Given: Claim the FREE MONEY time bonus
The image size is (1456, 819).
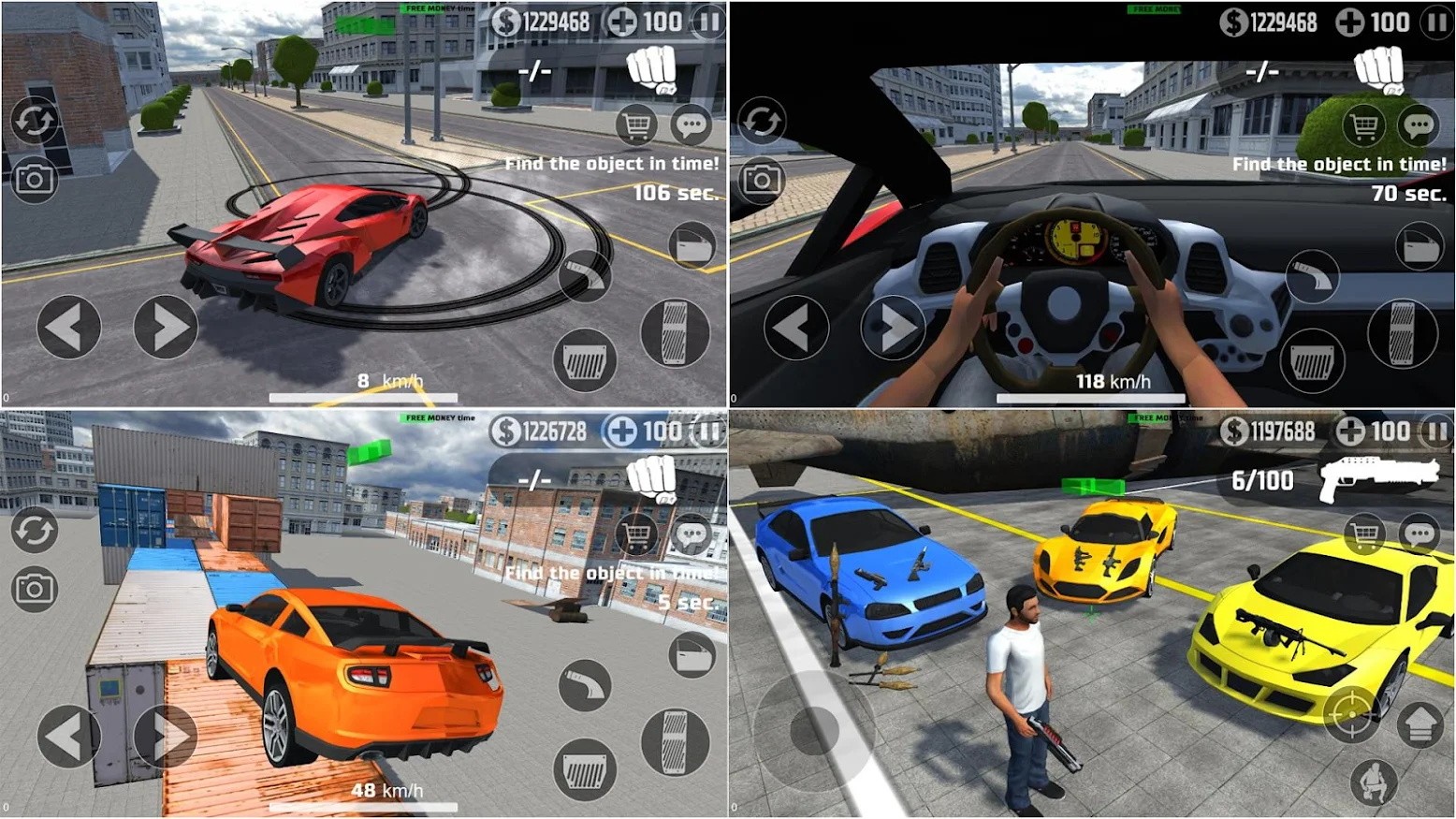Looking at the screenshot, I should coord(440,10).
